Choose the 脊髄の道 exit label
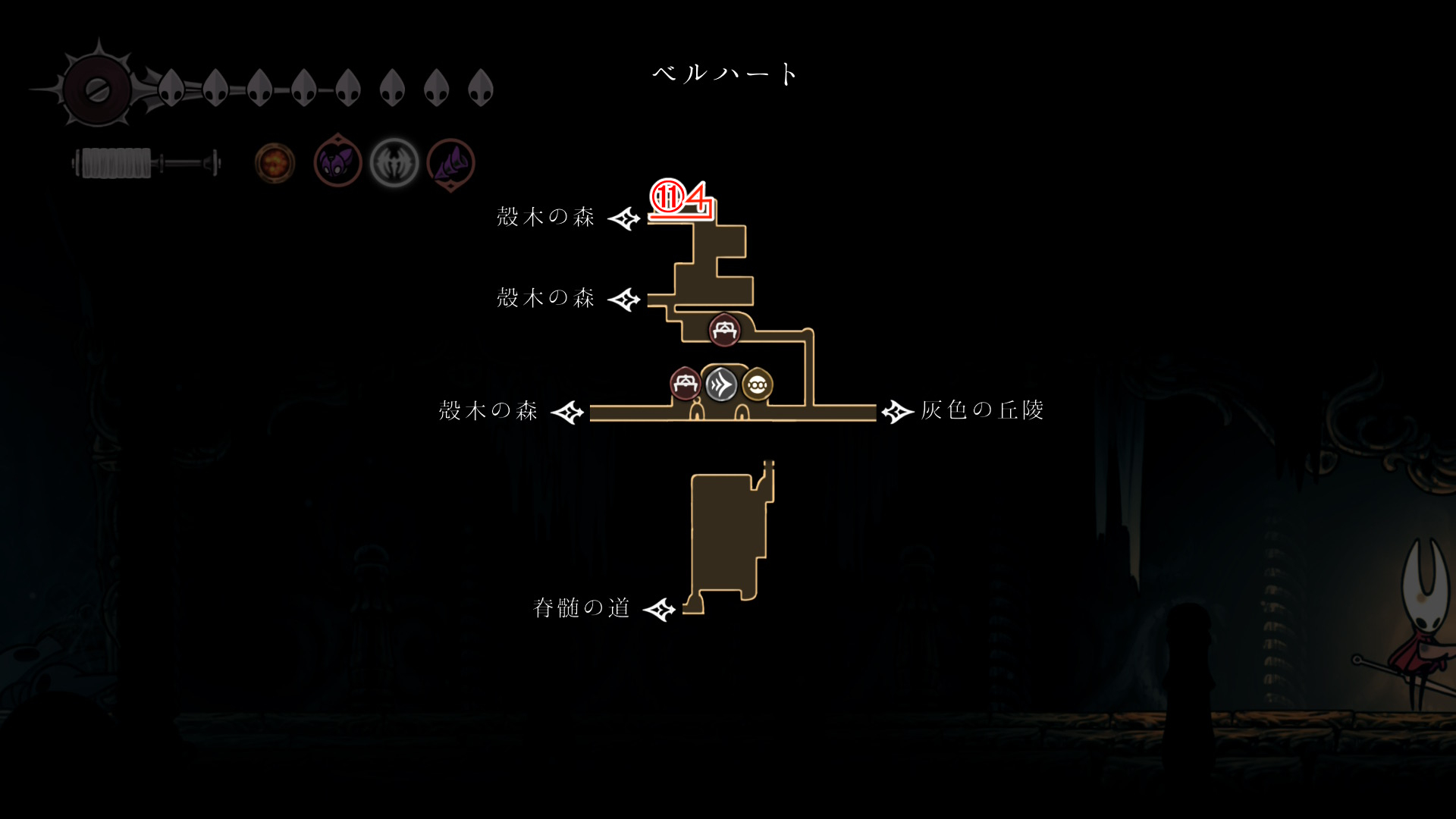 [582, 608]
